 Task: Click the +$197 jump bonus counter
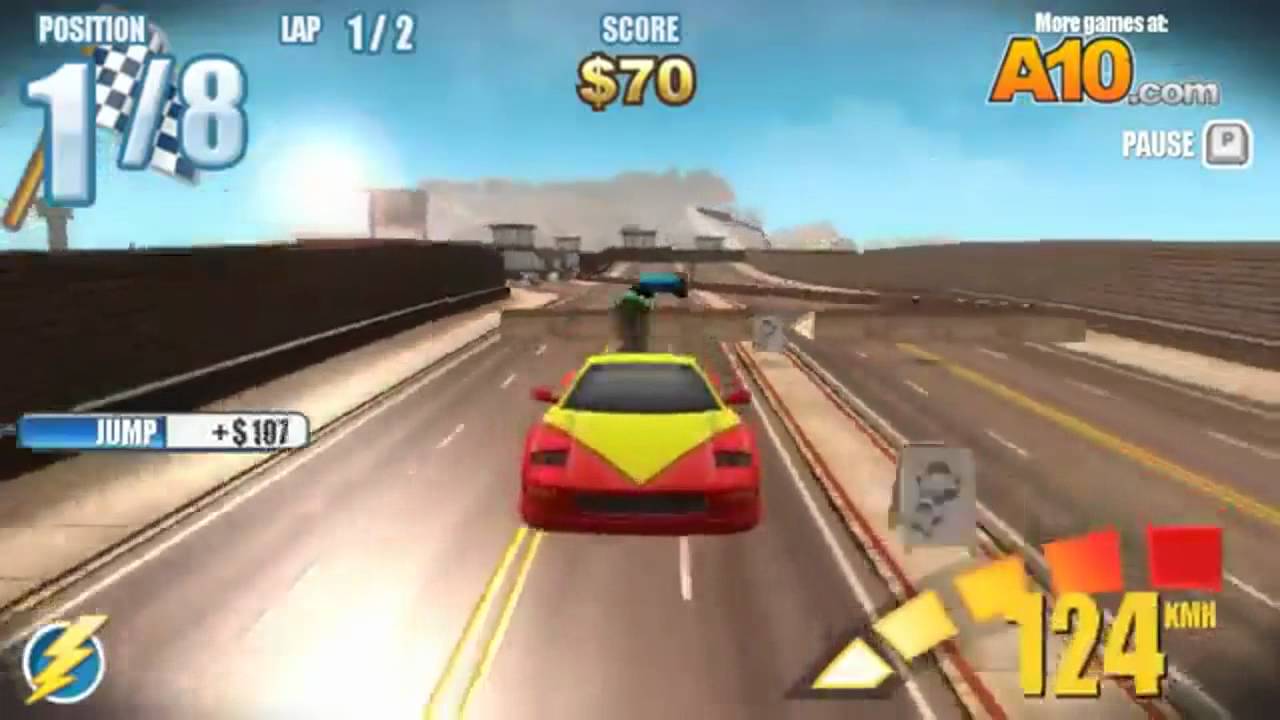(250, 434)
